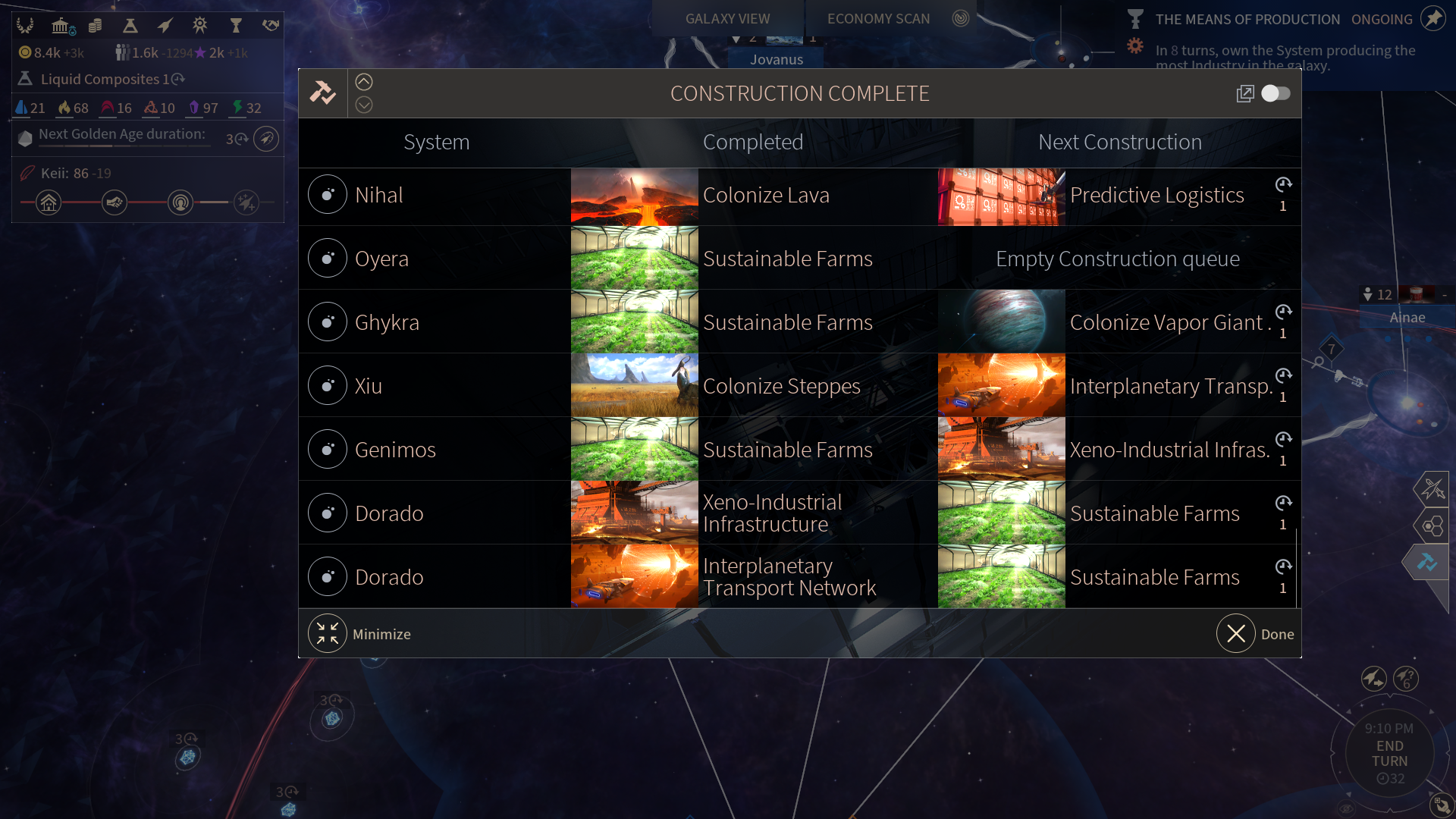Click the pop-out window icon in header
Viewport: 1456px width, 819px height.
[x=1244, y=93]
